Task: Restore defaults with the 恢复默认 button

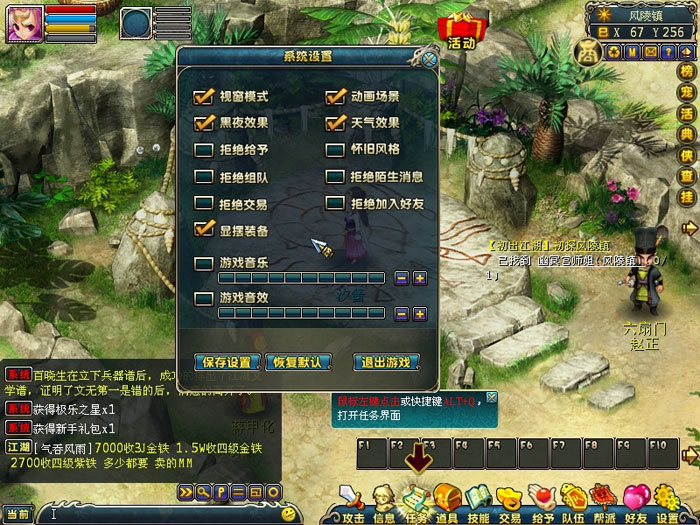Action: click(x=298, y=362)
